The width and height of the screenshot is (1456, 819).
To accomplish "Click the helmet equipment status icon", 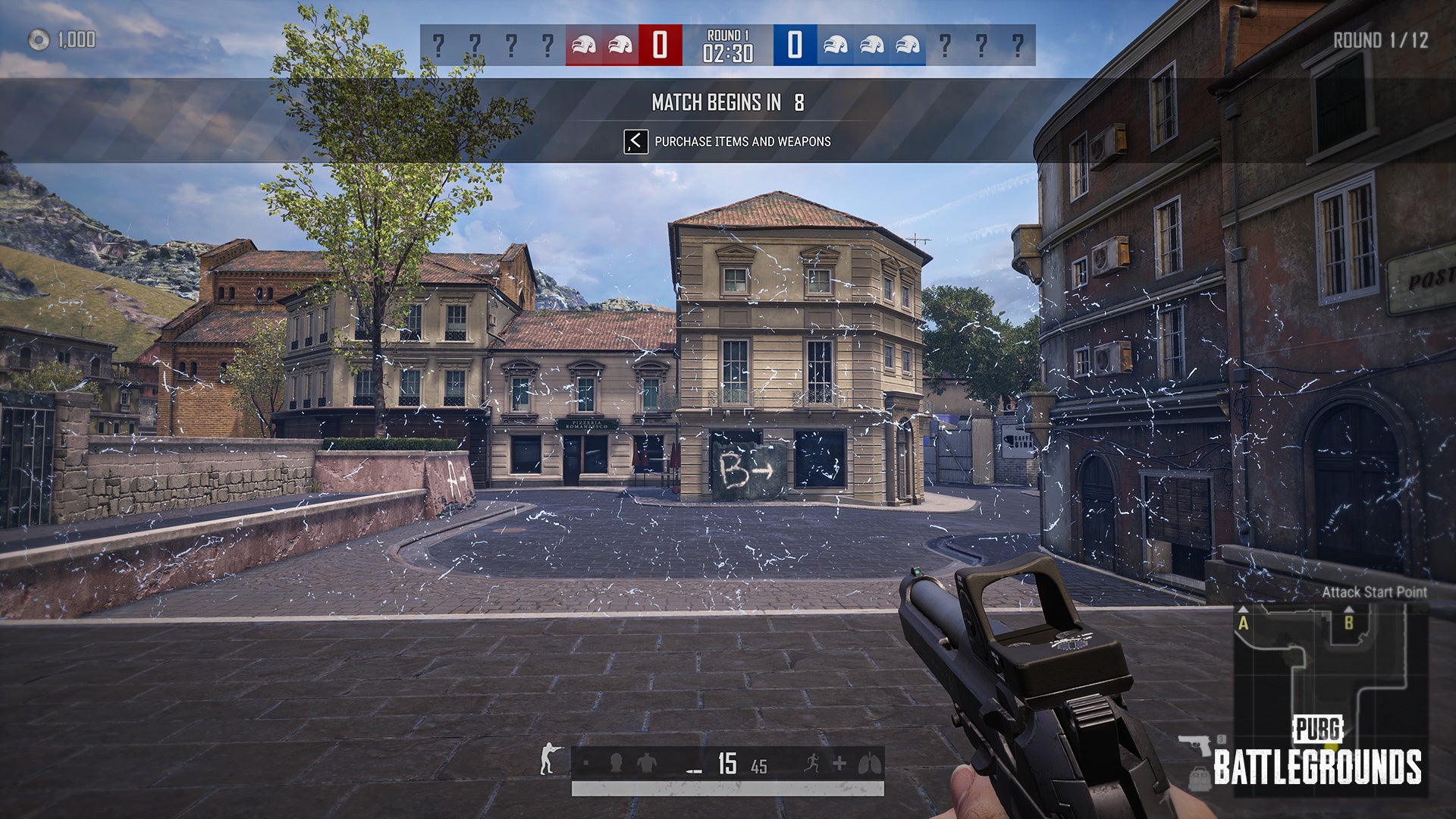I will [x=616, y=763].
